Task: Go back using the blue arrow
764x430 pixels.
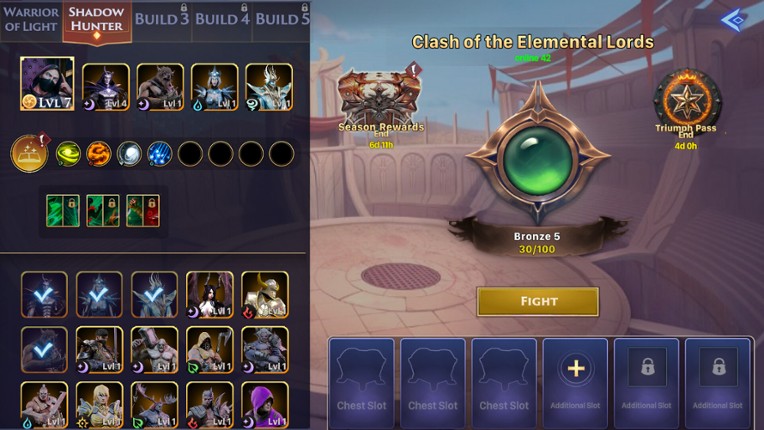Action: point(734,20)
